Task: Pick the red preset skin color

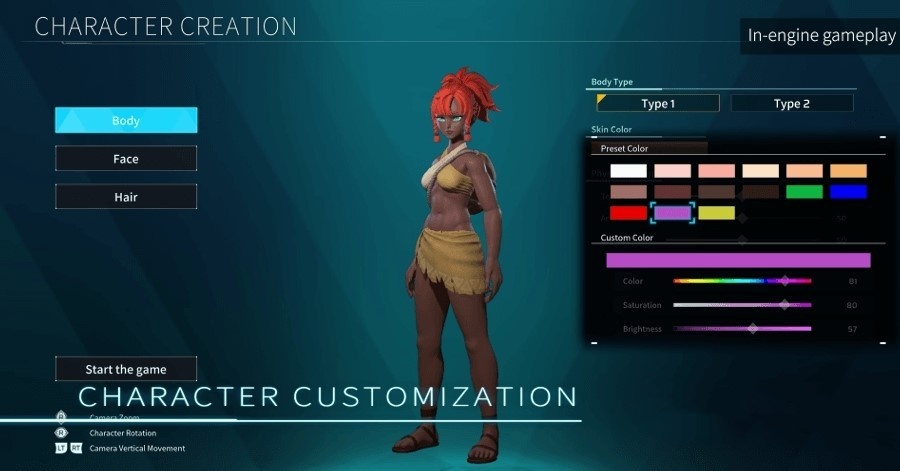Action: pos(628,212)
